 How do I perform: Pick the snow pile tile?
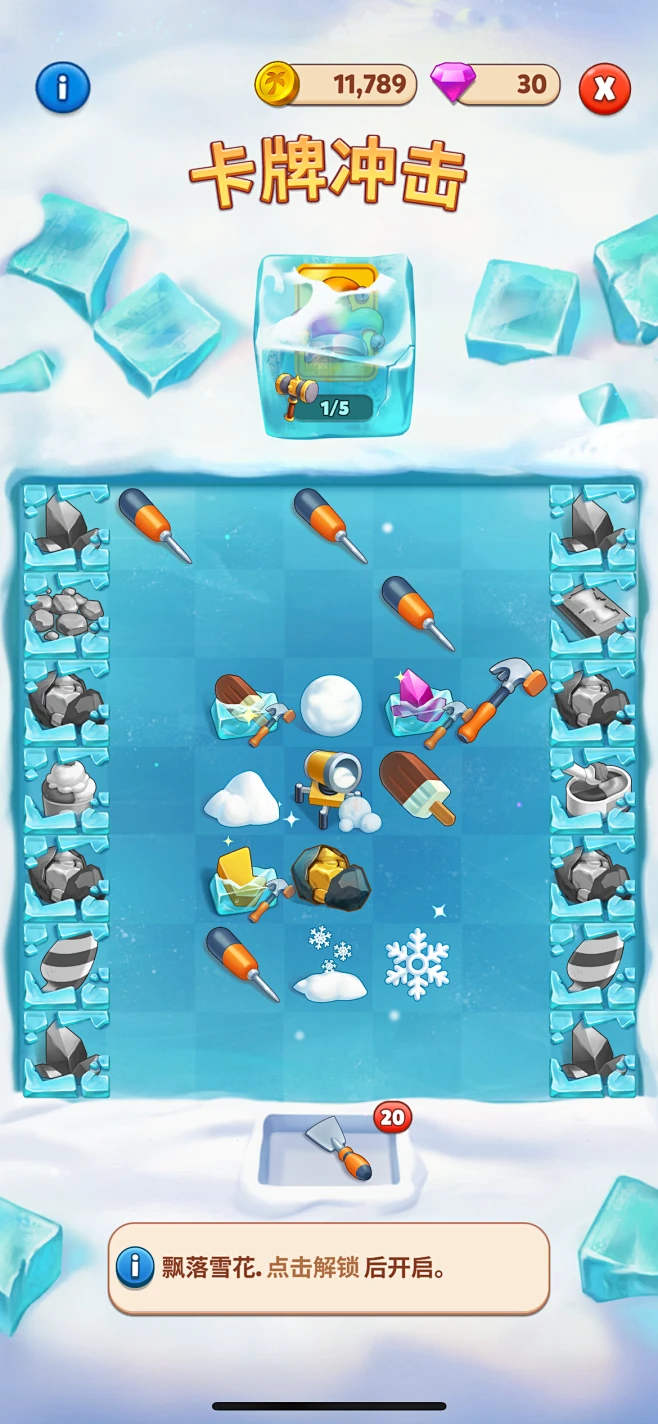click(241, 797)
